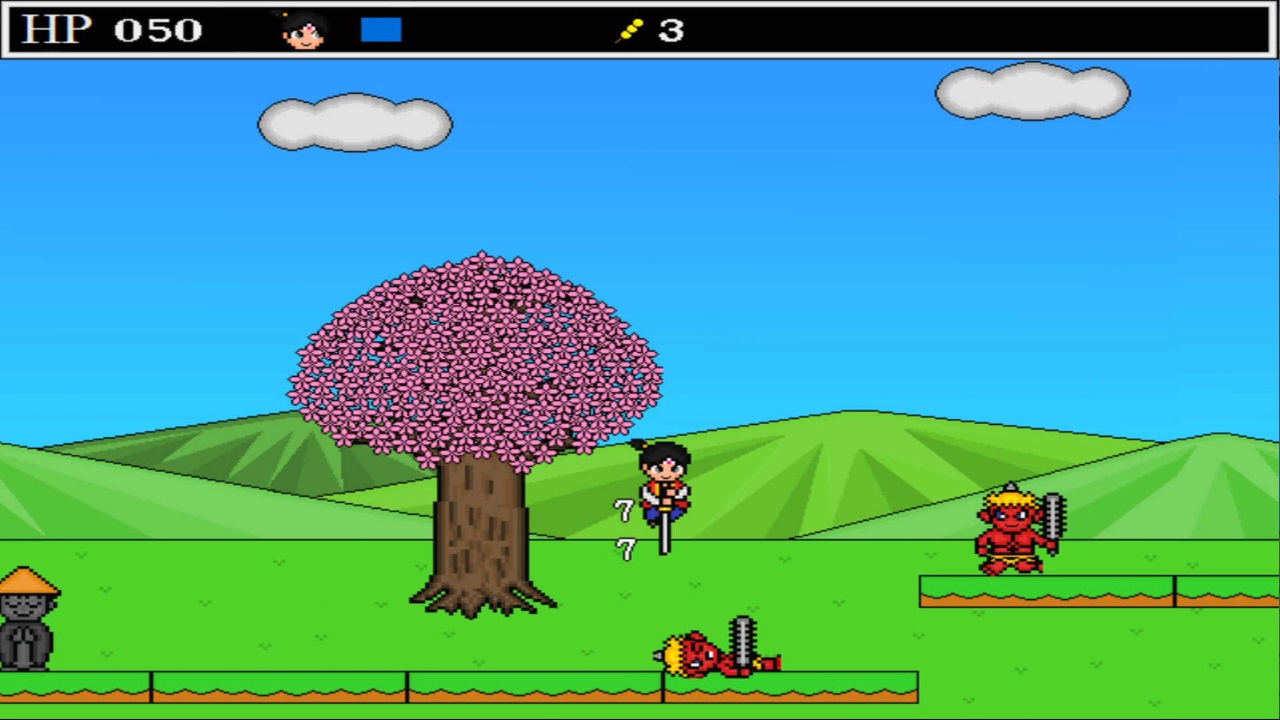Click the blue weapon indicator square
The width and height of the screenshot is (1280, 720).
click(380, 28)
